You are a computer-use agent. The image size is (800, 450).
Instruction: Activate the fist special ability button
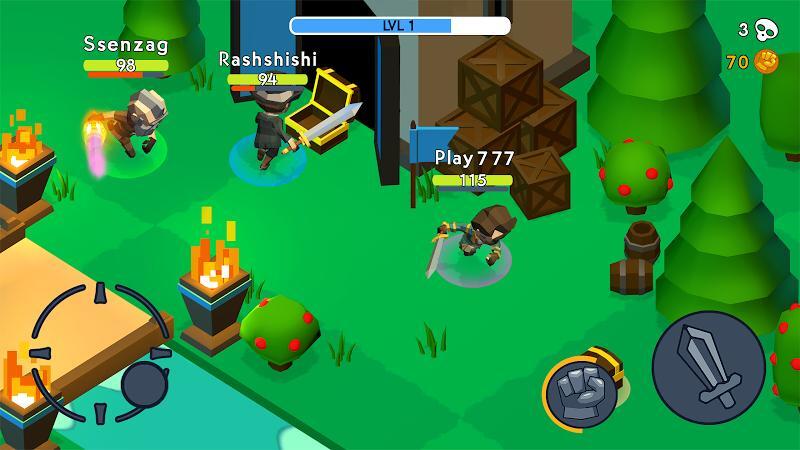tap(582, 391)
